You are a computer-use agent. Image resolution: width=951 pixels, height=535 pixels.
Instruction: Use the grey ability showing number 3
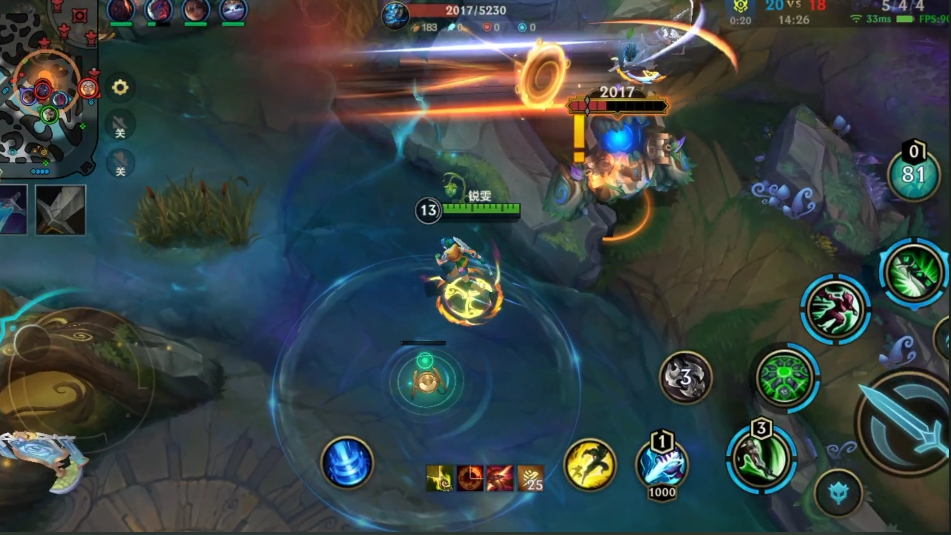tap(686, 378)
